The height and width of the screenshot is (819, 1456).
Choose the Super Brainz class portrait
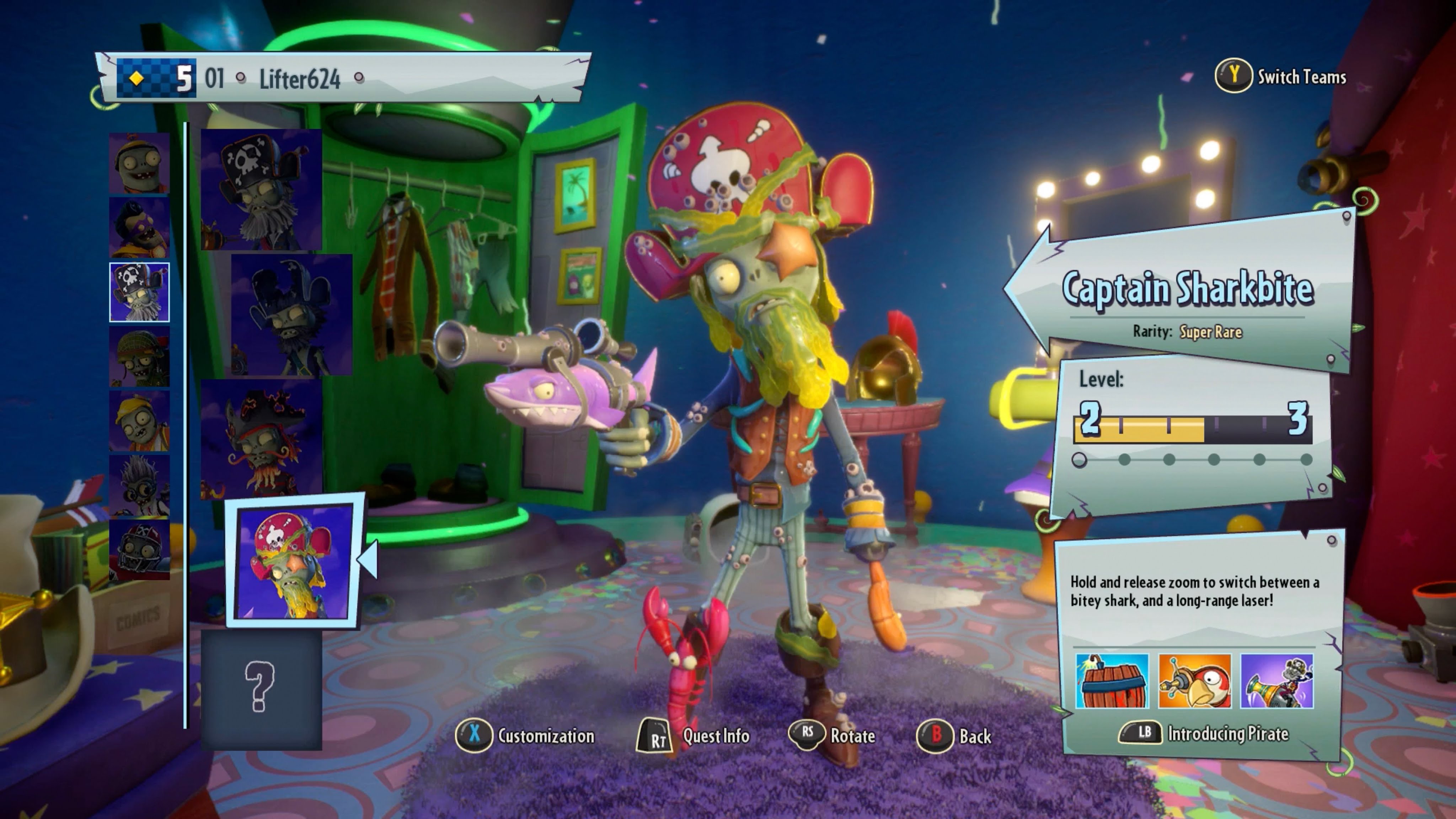click(139, 228)
